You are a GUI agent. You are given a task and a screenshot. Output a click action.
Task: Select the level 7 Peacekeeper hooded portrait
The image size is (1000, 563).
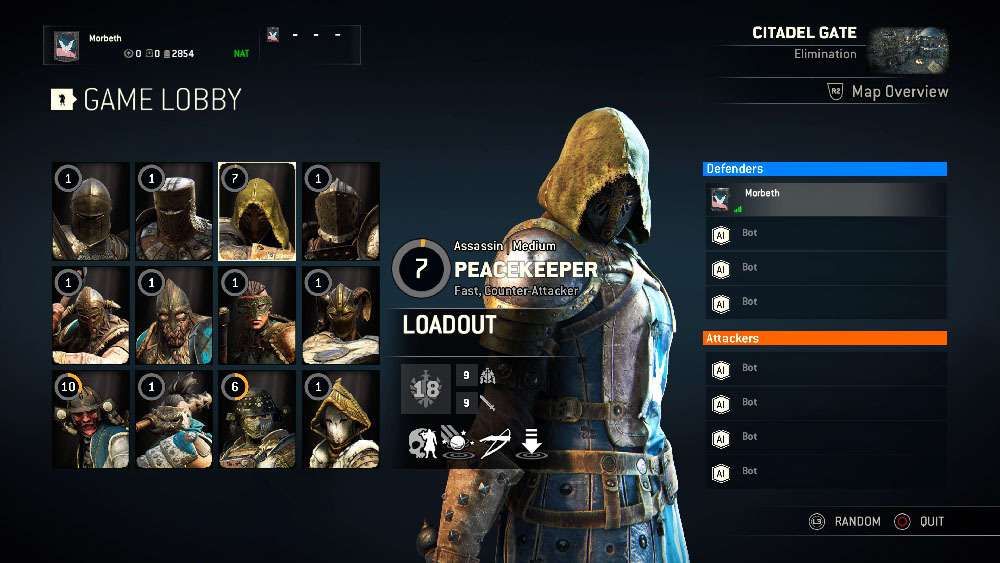(257, 211)
